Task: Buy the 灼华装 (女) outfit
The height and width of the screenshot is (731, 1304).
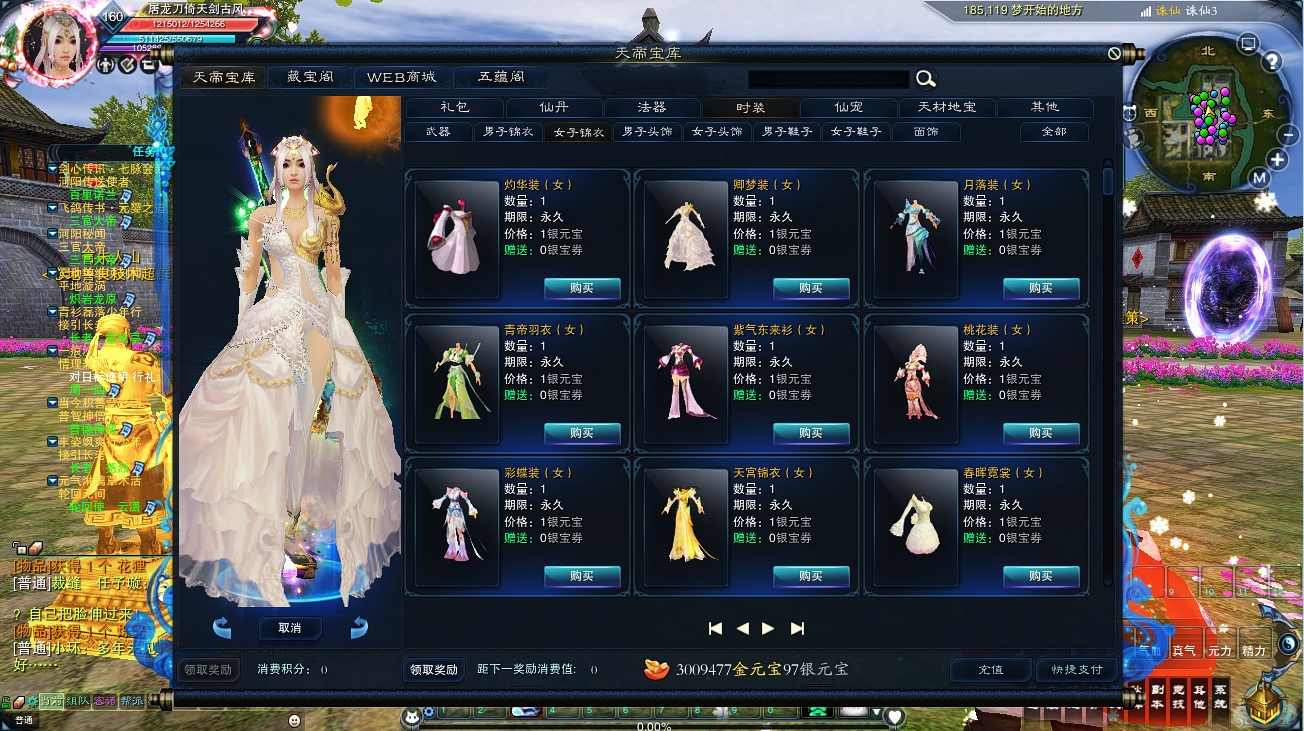Action: (582, 288)
